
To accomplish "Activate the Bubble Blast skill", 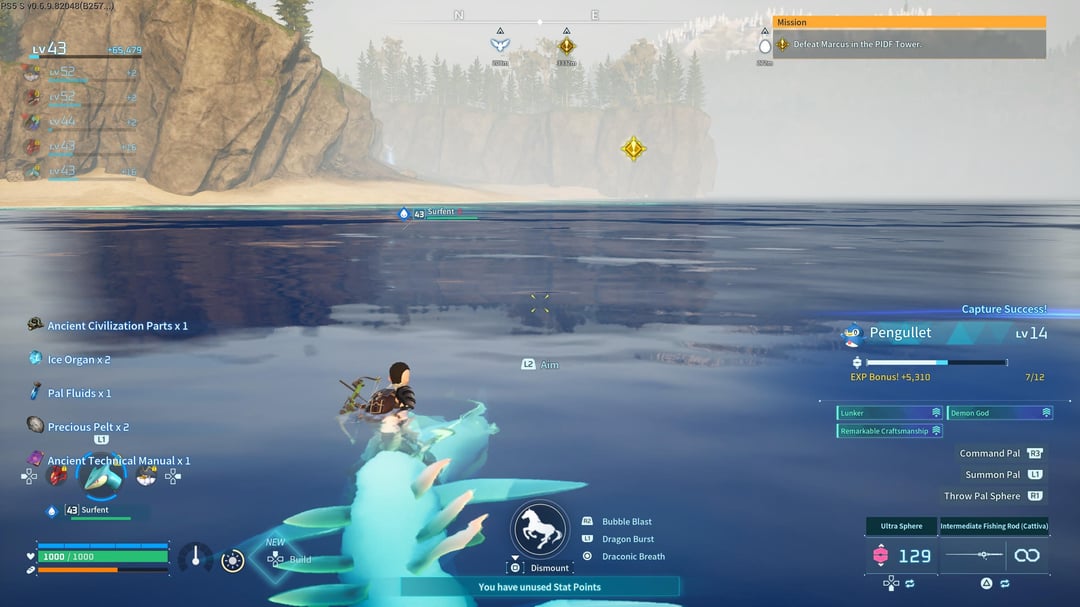I will (626, 522).
